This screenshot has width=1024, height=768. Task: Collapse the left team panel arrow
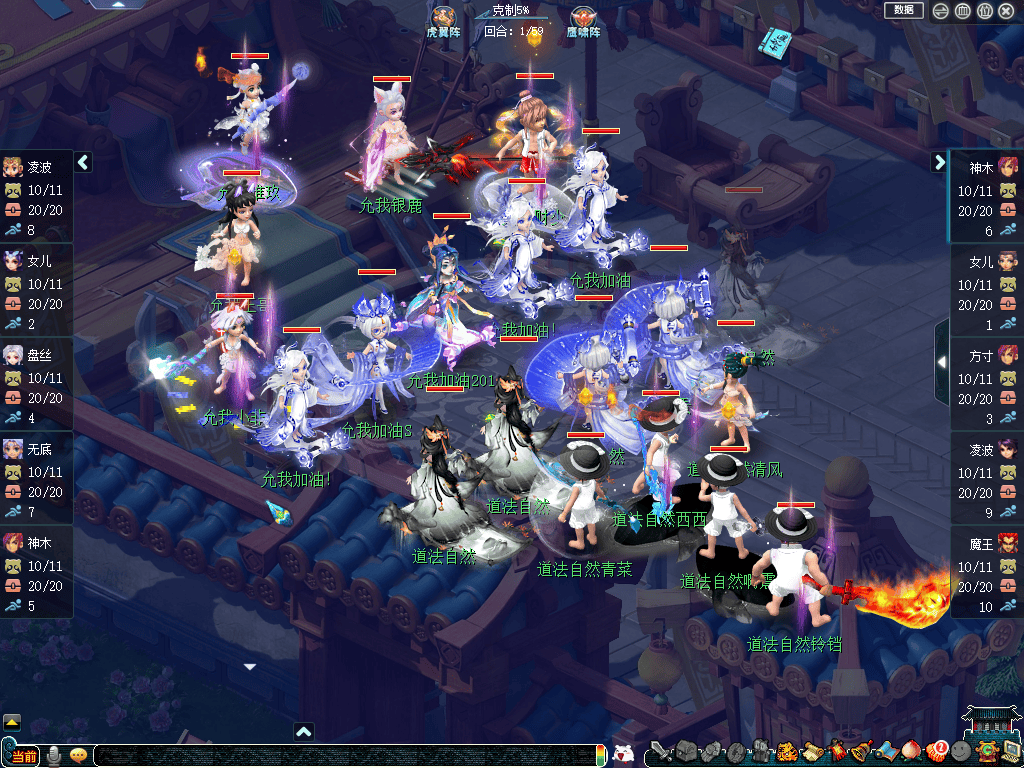tap(83, 162)
